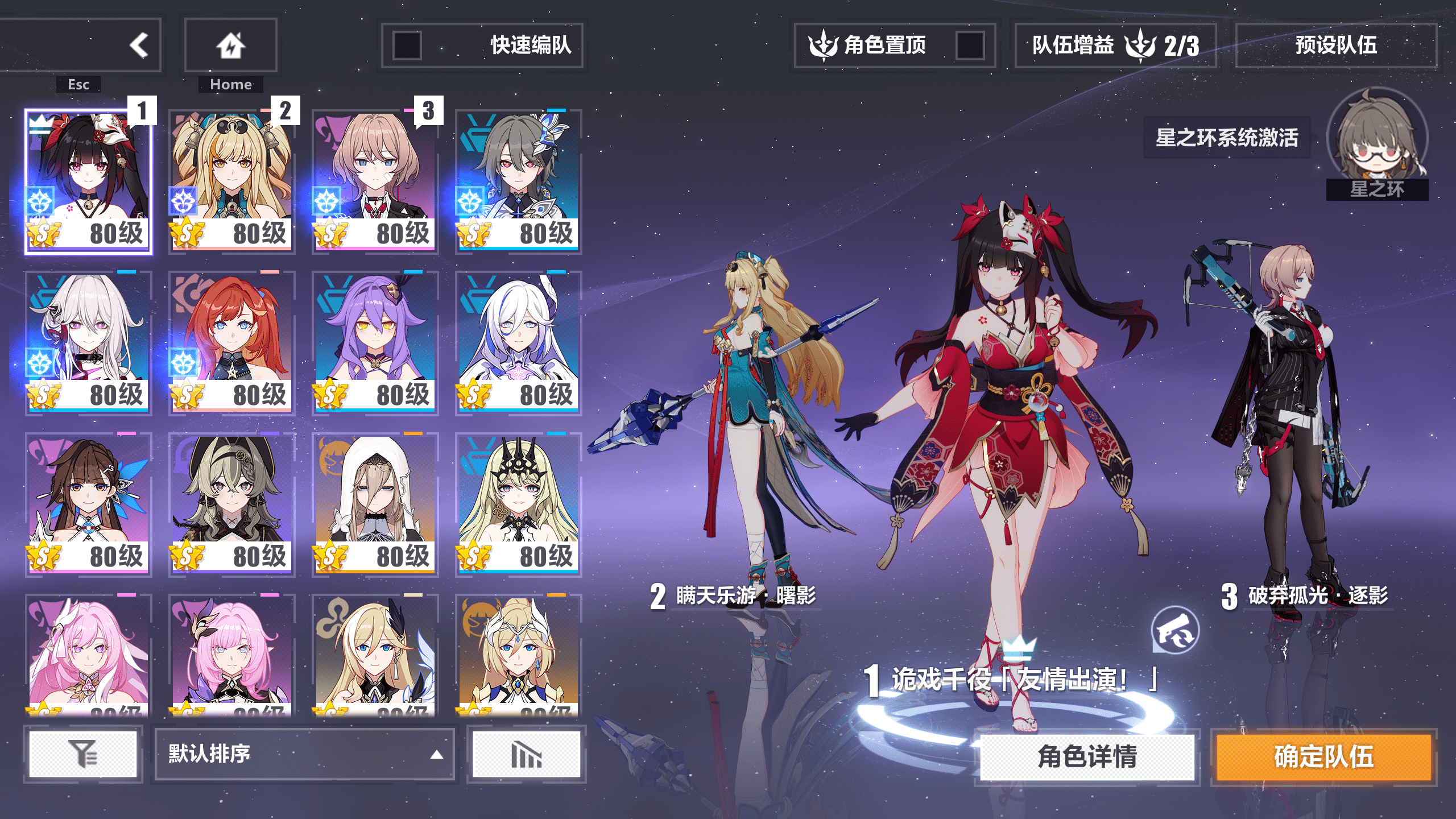Select the white-hooded nun character card

click(x=375, y=504)
